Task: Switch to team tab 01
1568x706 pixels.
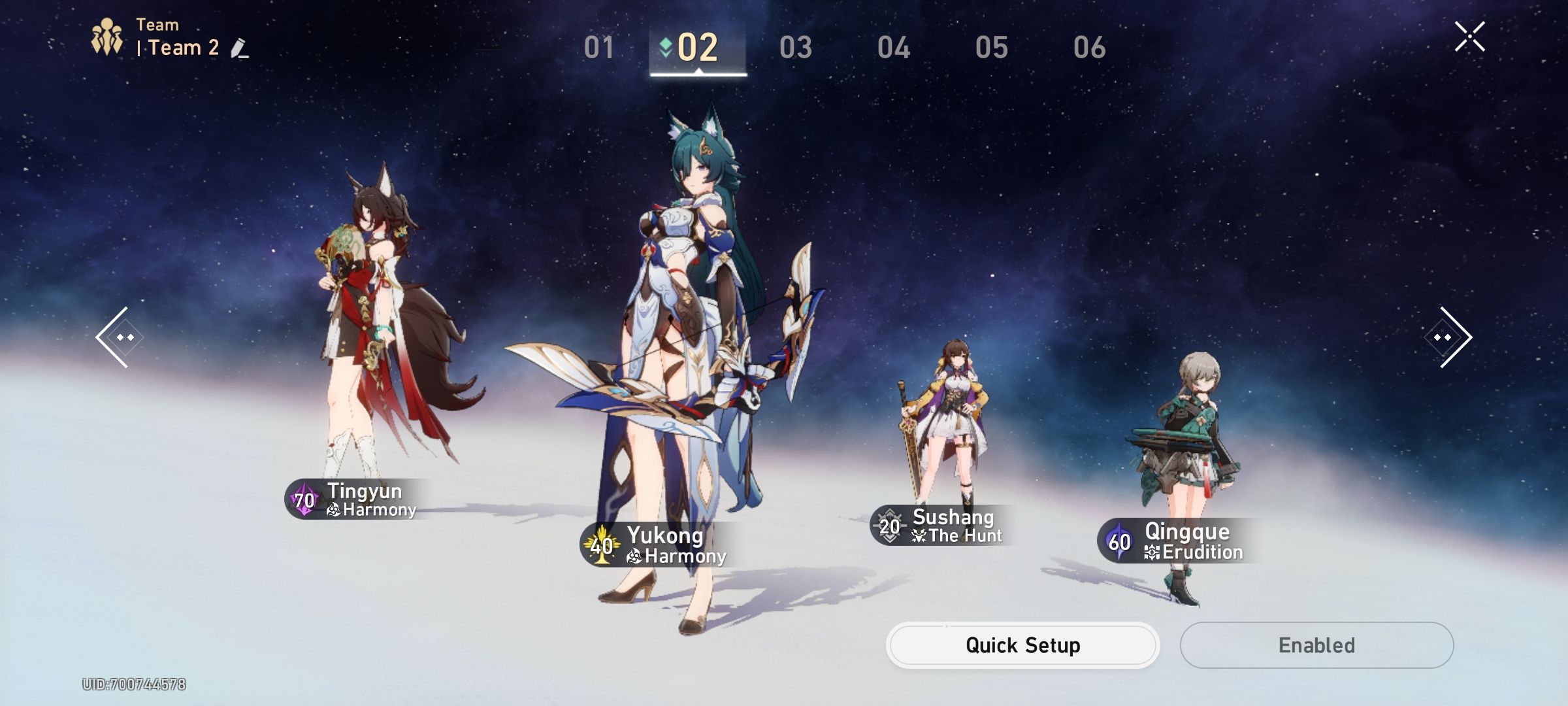Action: tap(600, 48)
